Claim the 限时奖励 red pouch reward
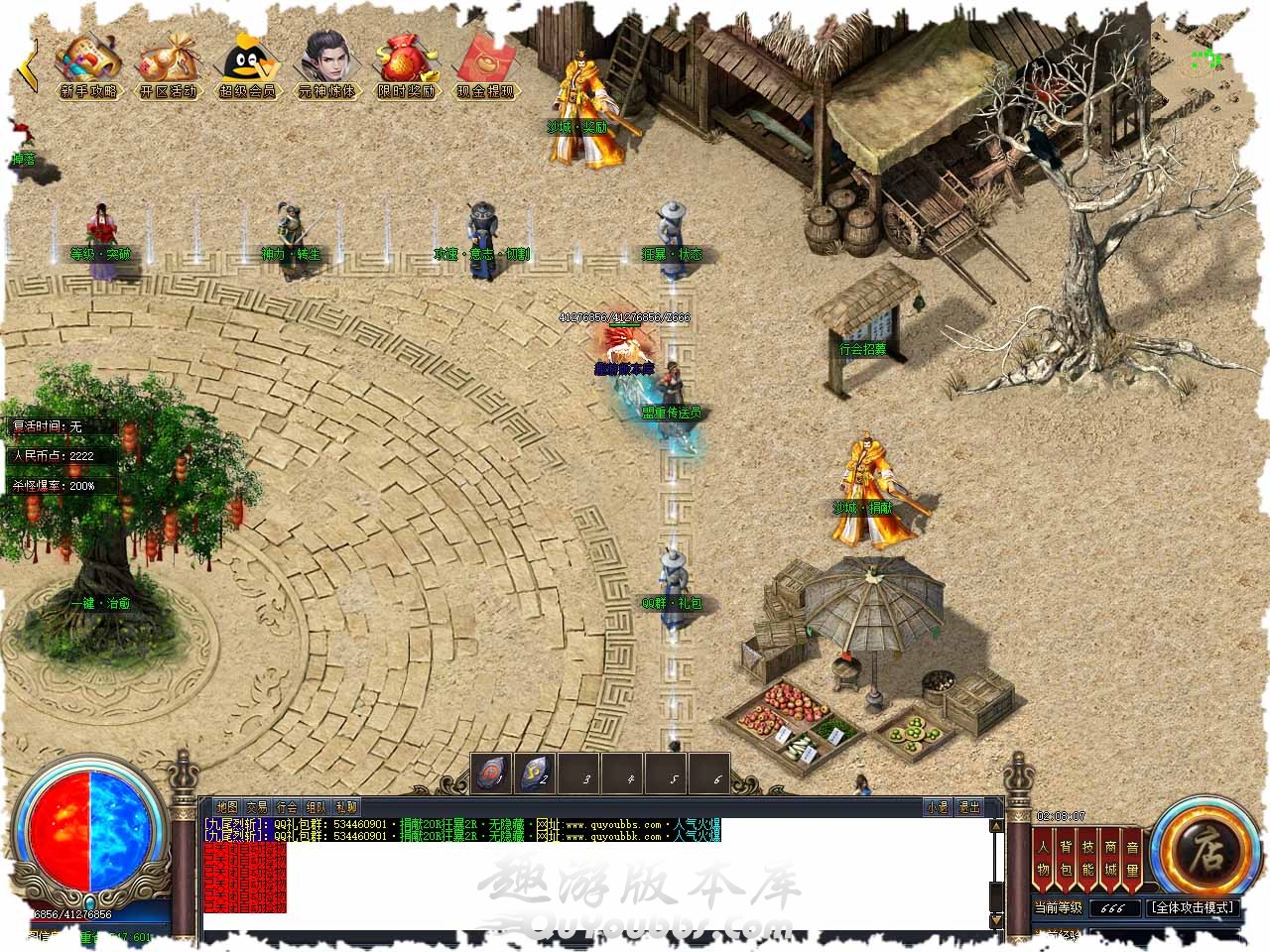 tap(406, 66)
